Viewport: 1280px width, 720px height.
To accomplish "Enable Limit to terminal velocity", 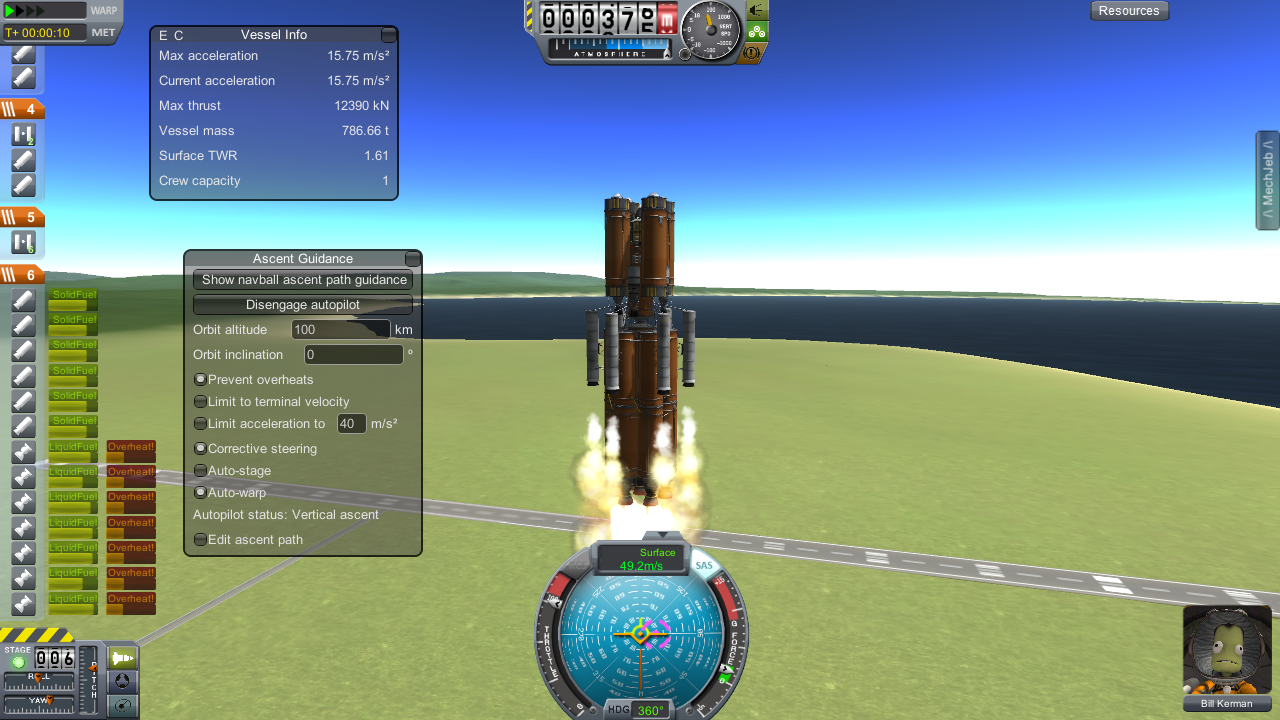I will [x=200, y=402].
